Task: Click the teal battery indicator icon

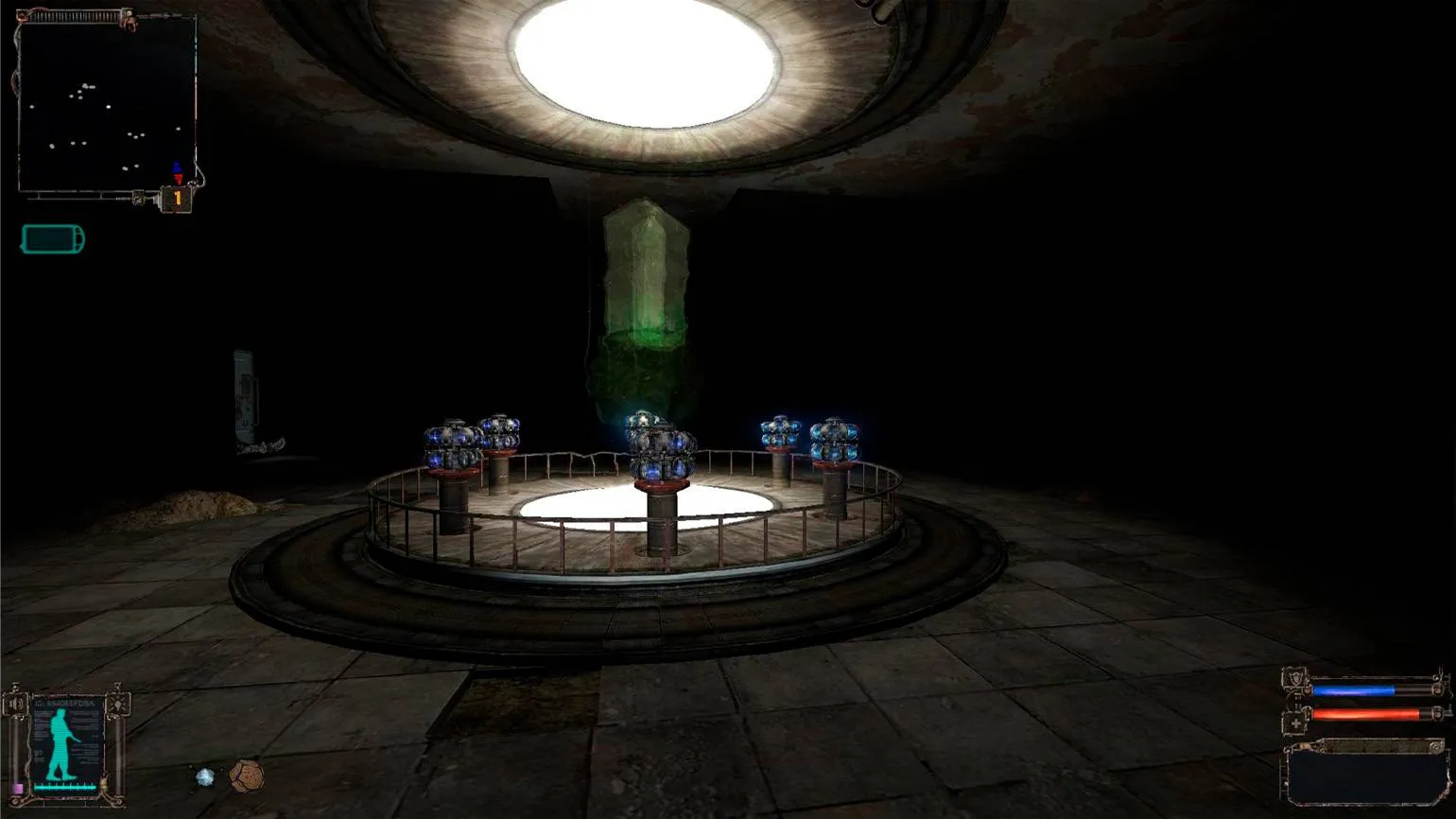Action: [x=53, y=239]
